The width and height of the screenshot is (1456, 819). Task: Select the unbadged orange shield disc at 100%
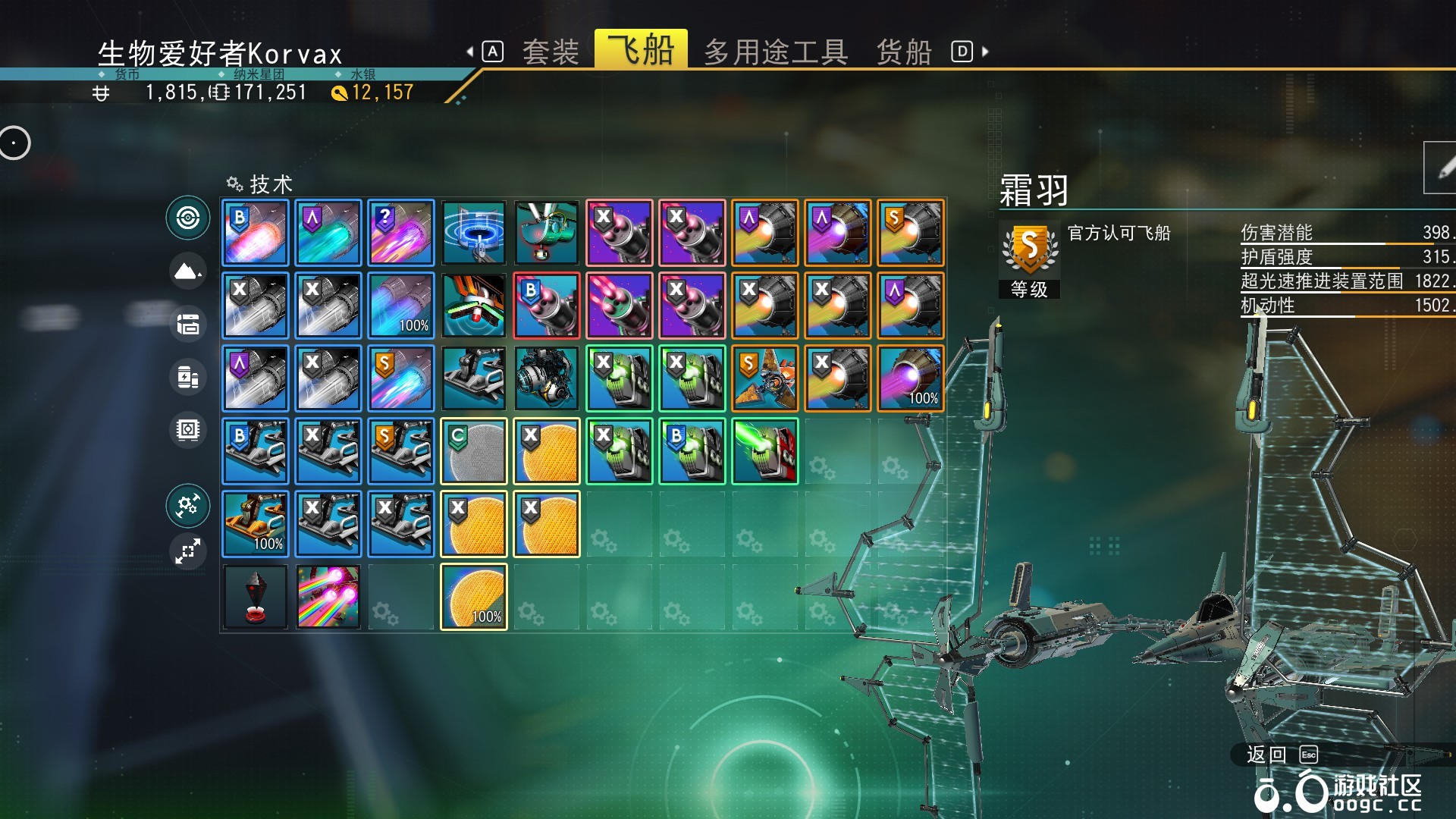(474, 597)
